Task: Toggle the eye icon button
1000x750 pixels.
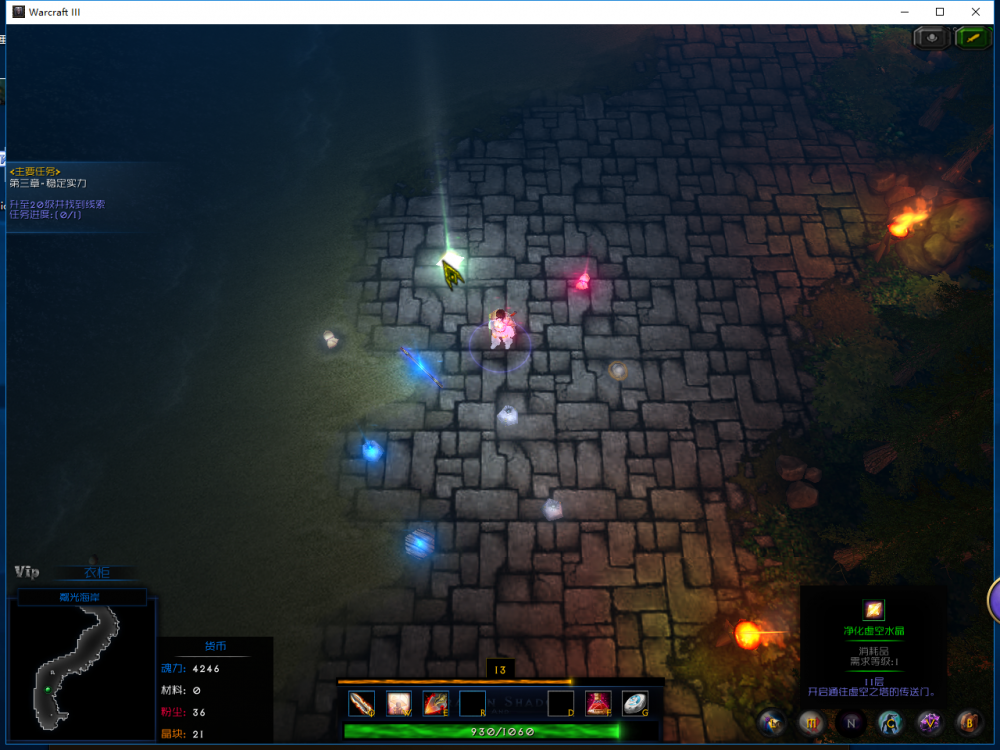Action: point(932,37)
